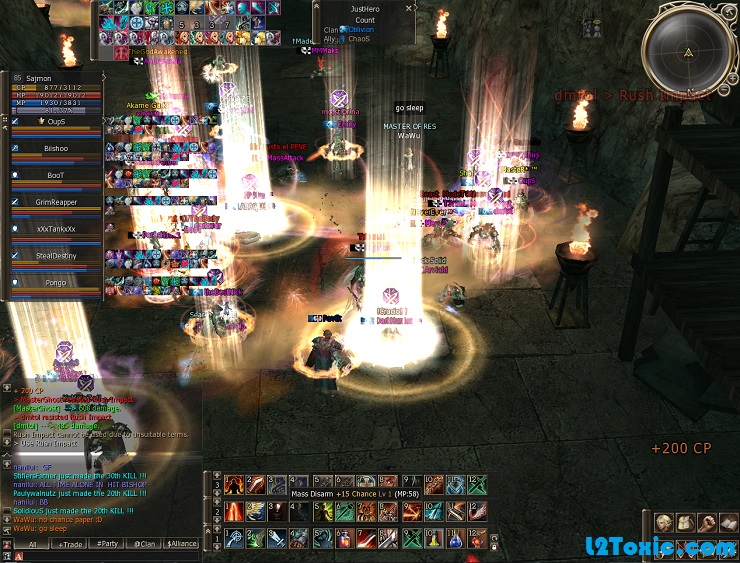Target StealDestiny in the party list

pos(56,256)
